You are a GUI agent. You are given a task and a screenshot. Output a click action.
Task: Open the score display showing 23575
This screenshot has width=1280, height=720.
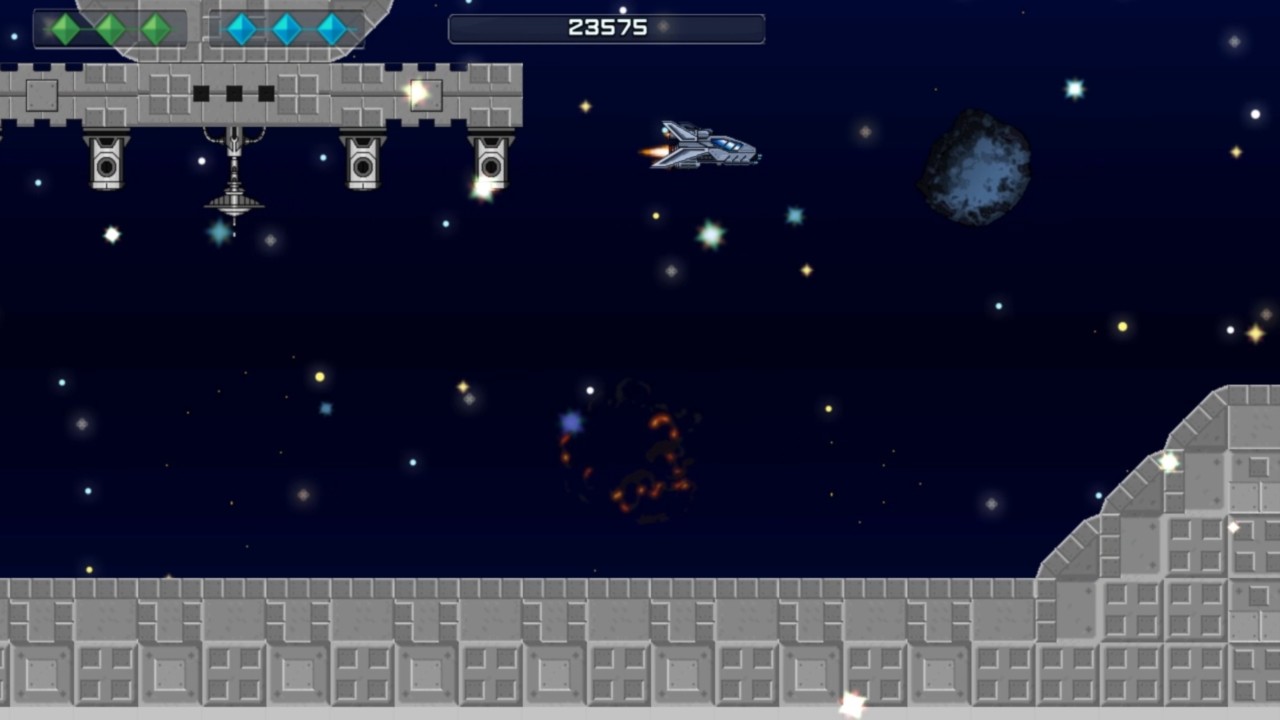tap(606, 28)
